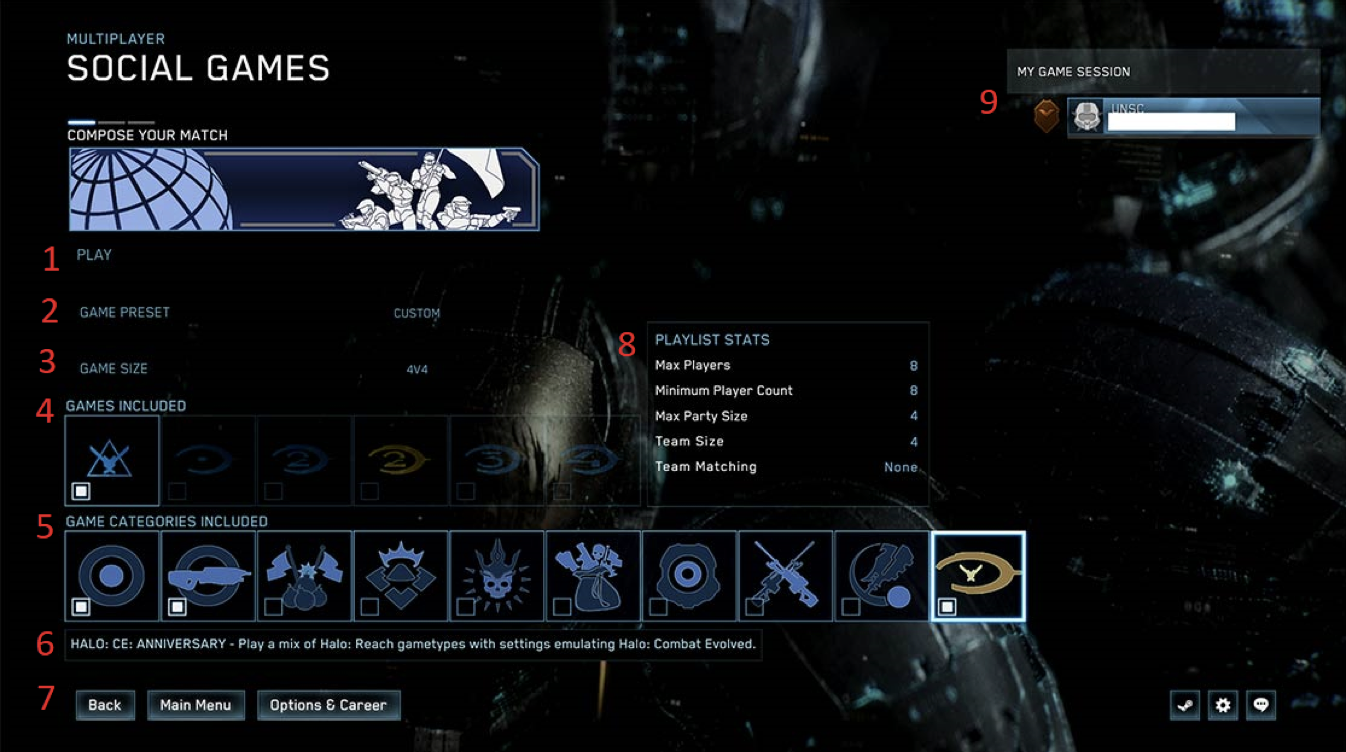Toggle the Halo: Reach game tile
Viewport: 1346px width, 752px height.
coord(112,460)
